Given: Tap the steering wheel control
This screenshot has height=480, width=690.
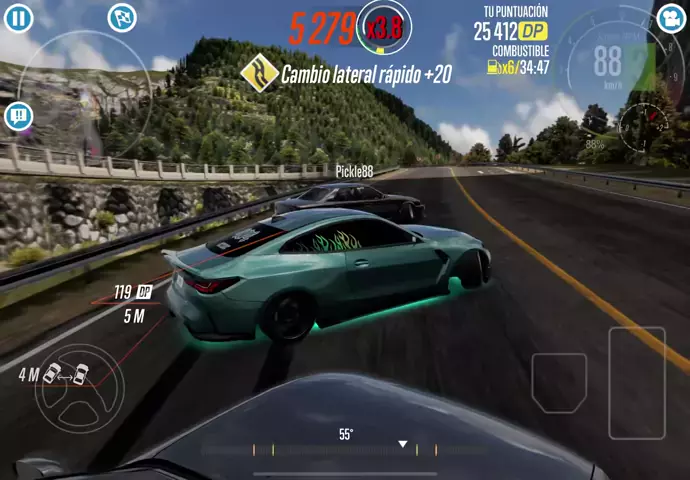Looking at the screenshot, I should [78, 381].
